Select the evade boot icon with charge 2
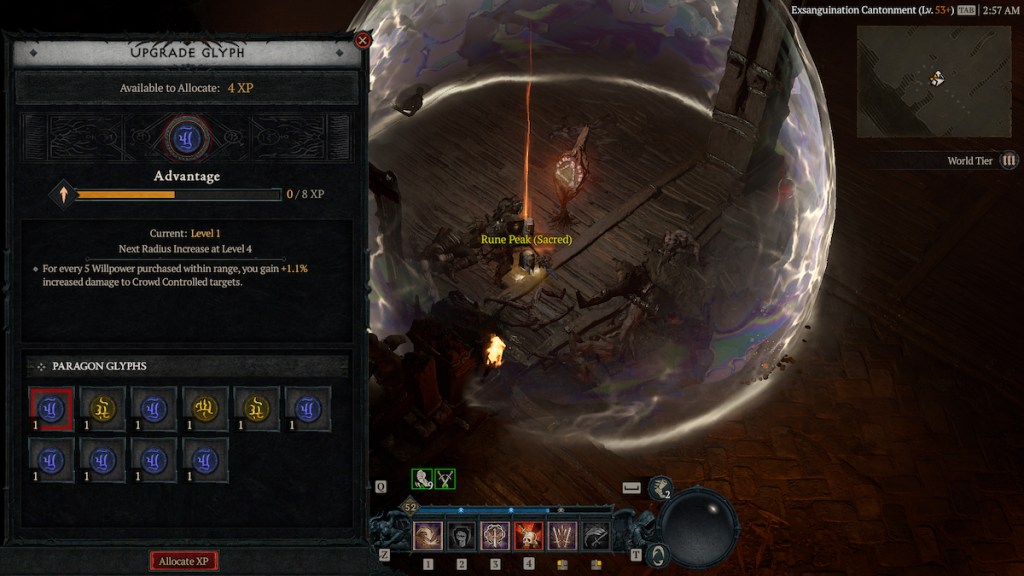Viewport: 1024px width, 576px height. (660, 487)
